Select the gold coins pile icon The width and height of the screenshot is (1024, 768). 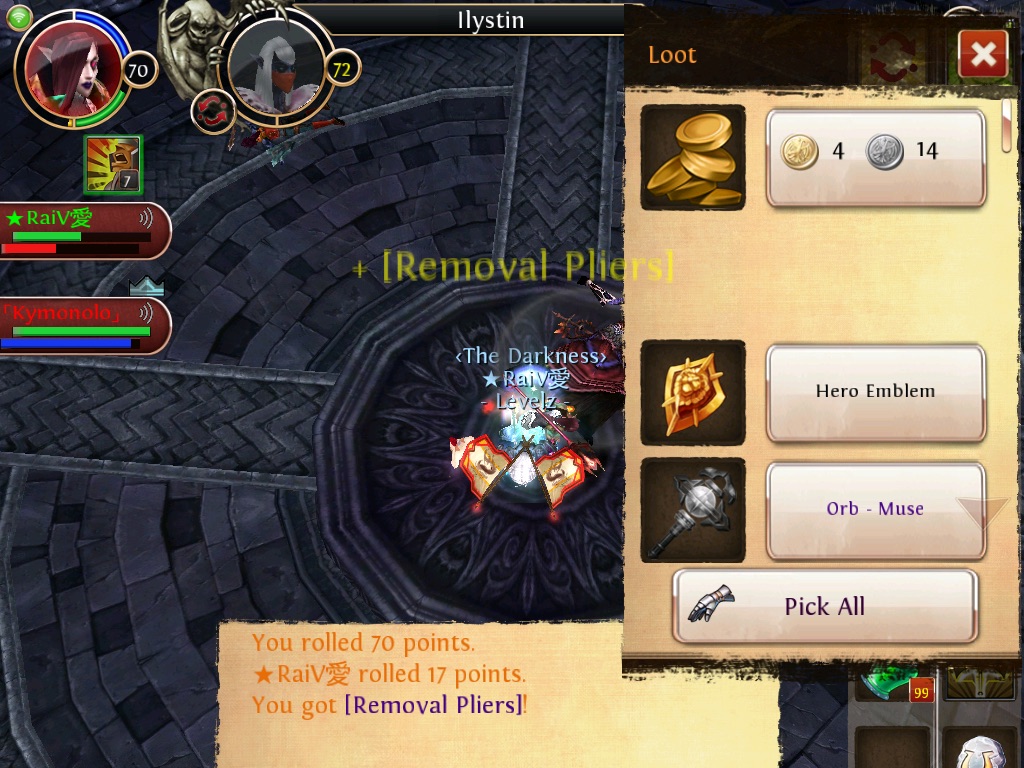[x=692, y=157]
